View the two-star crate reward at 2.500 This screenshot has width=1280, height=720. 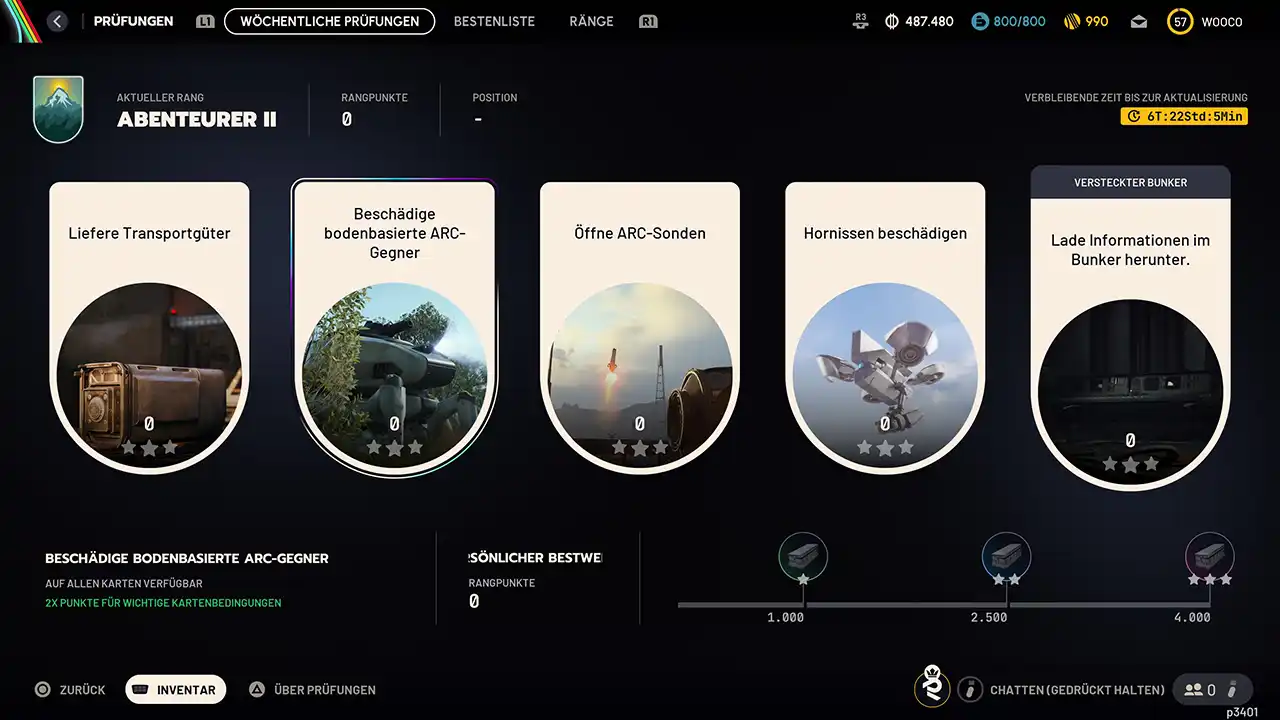pyautogui.click(x=1006, y=556)
